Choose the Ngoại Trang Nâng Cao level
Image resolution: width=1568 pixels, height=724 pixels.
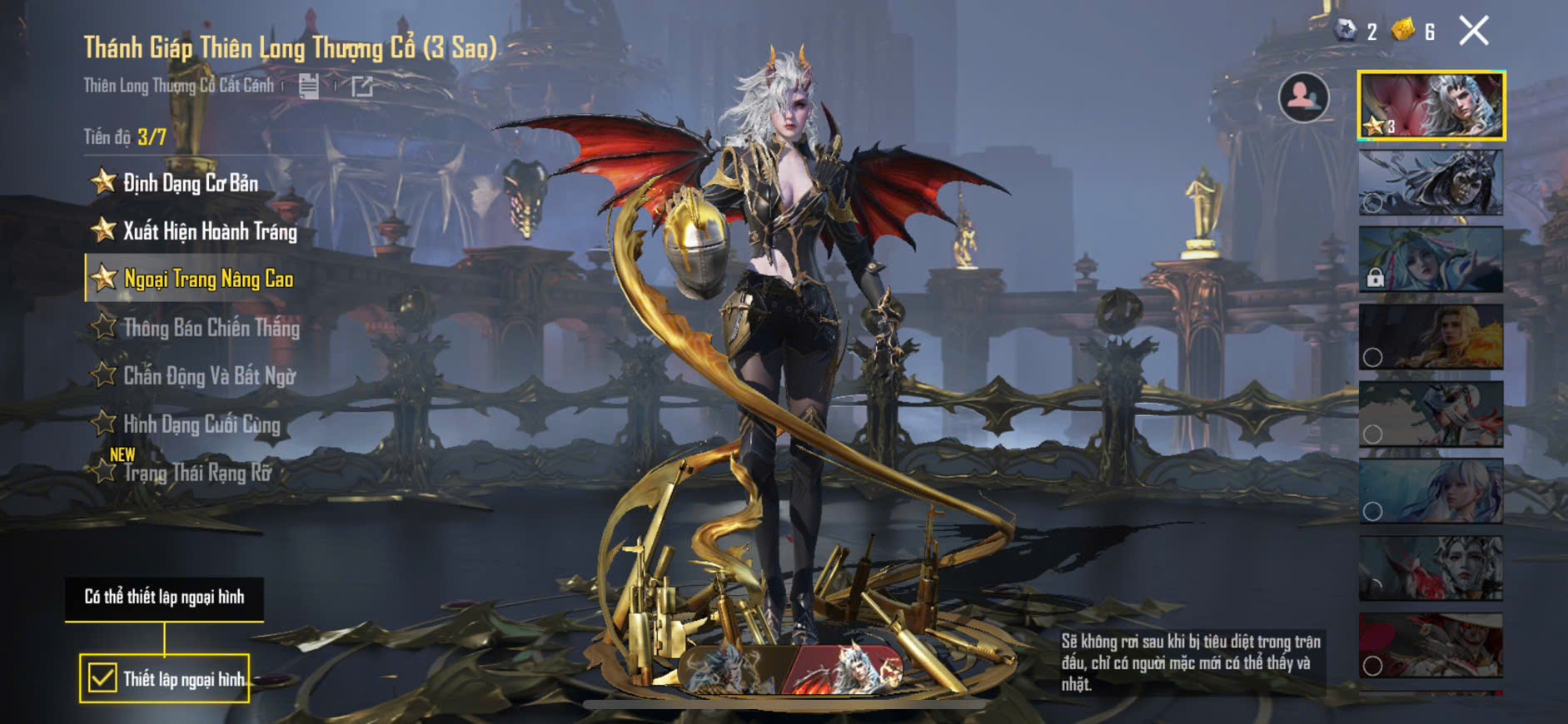coord(207,279)
